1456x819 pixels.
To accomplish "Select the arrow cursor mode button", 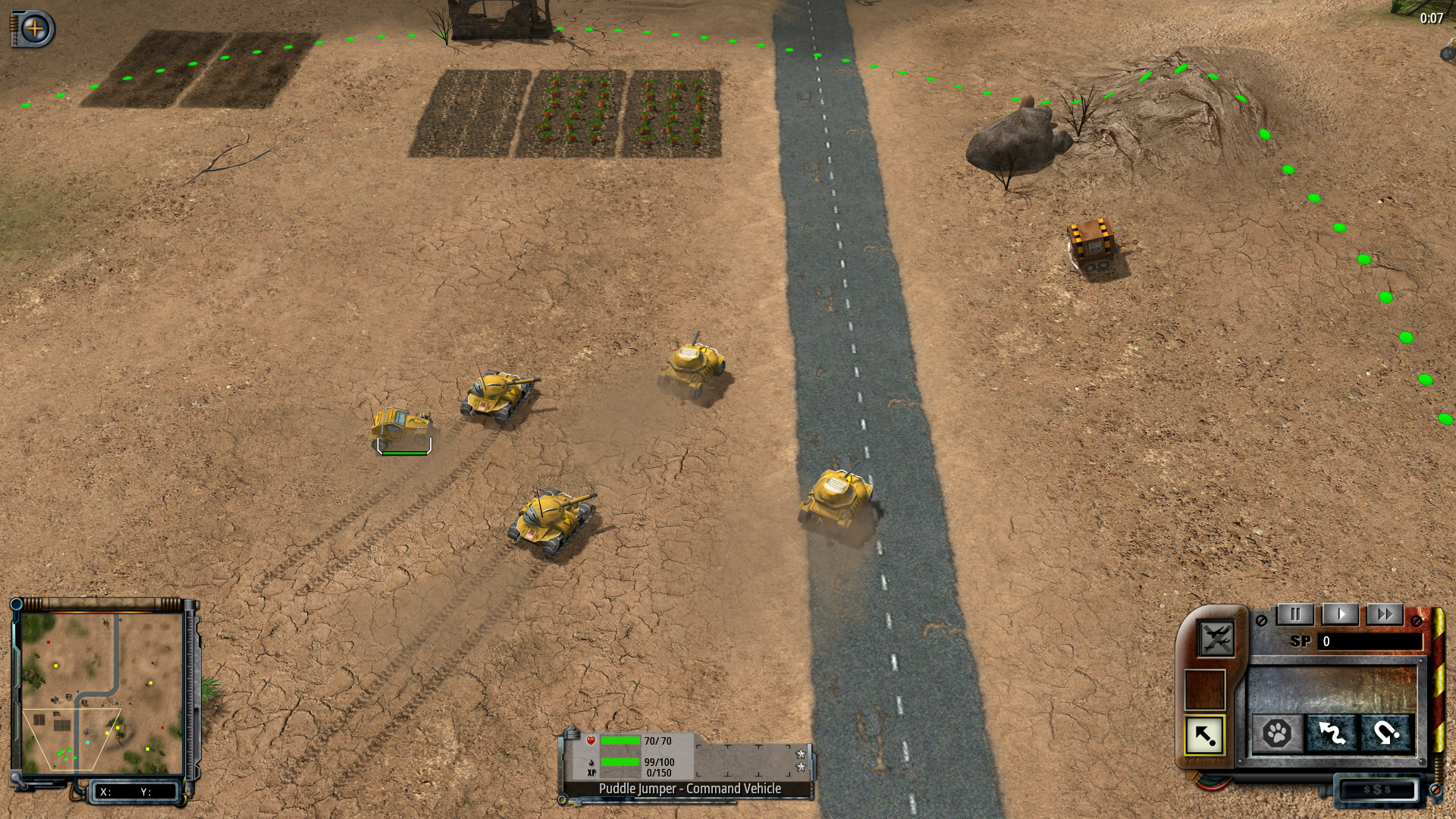I will [1204, 735].
